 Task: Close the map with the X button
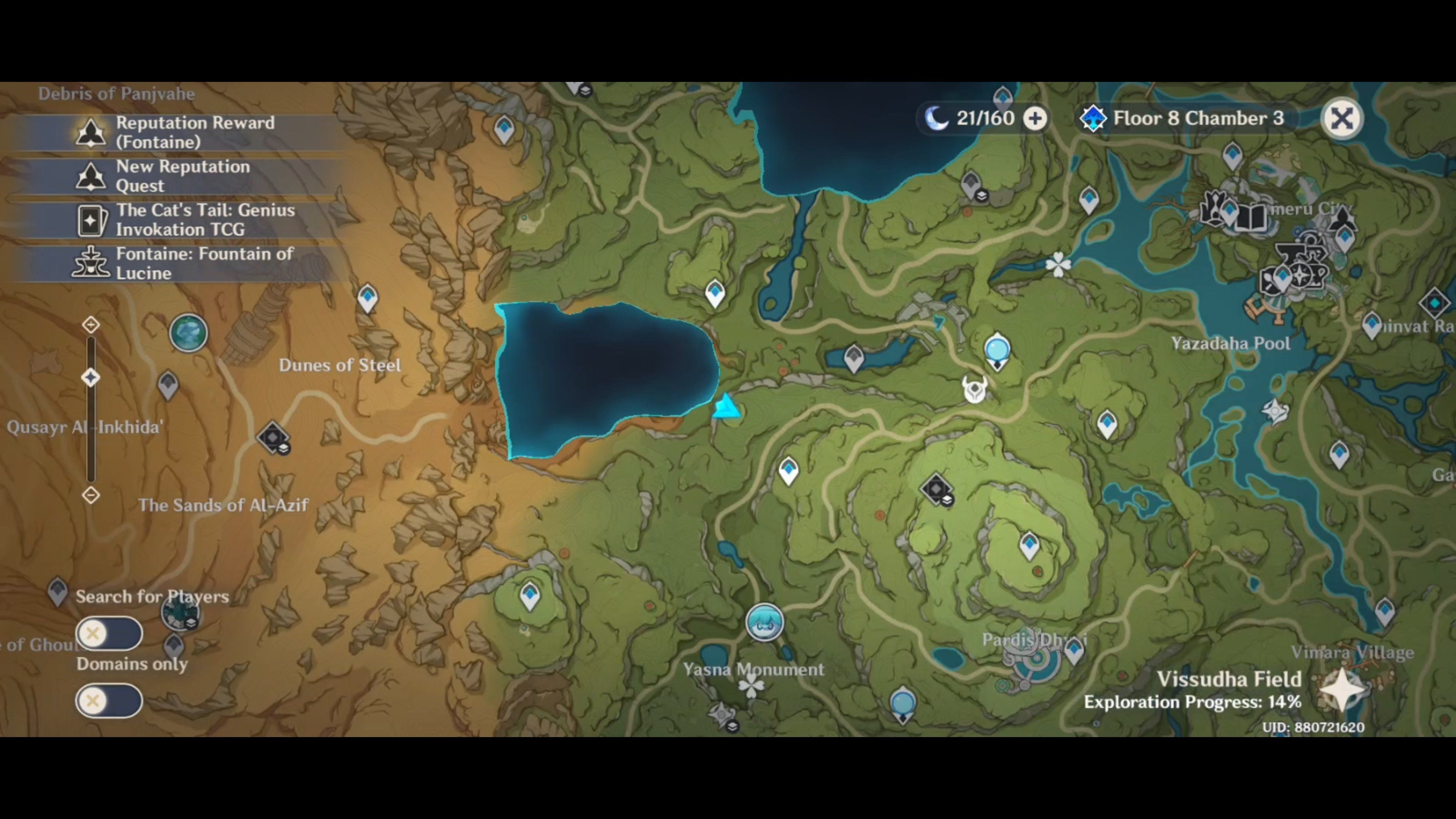coord(1343,118)
